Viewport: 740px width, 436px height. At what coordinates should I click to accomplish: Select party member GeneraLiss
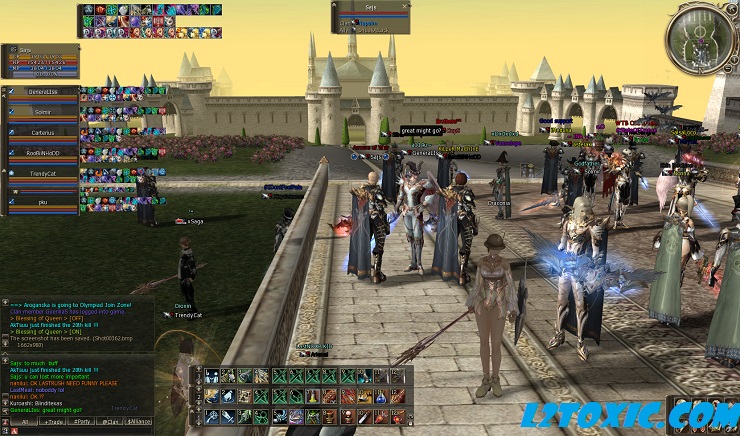[x=42, y=92]
